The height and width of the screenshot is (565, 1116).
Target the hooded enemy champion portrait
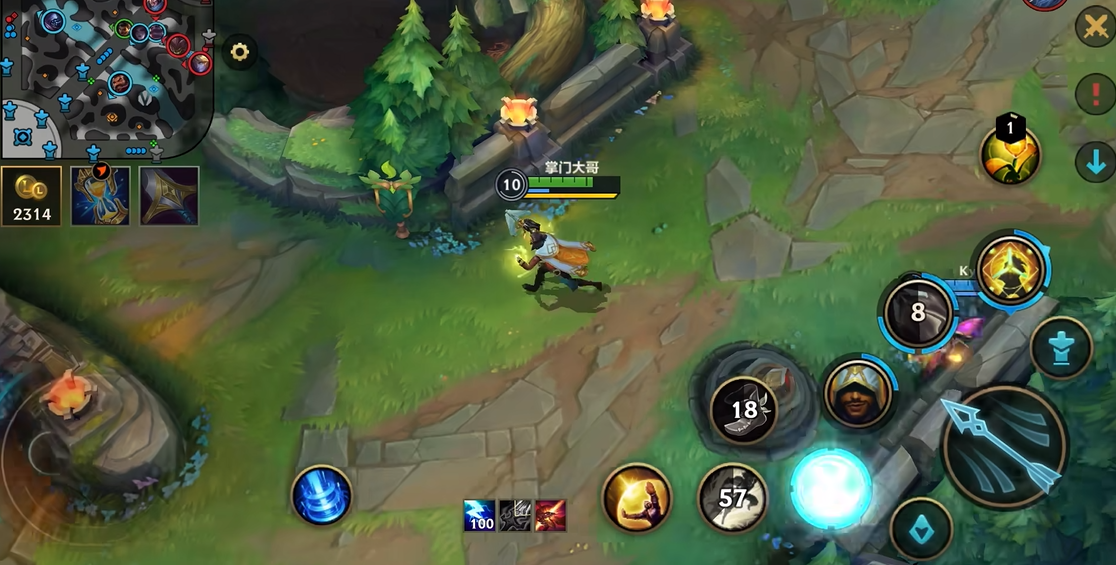pos(858,394)
